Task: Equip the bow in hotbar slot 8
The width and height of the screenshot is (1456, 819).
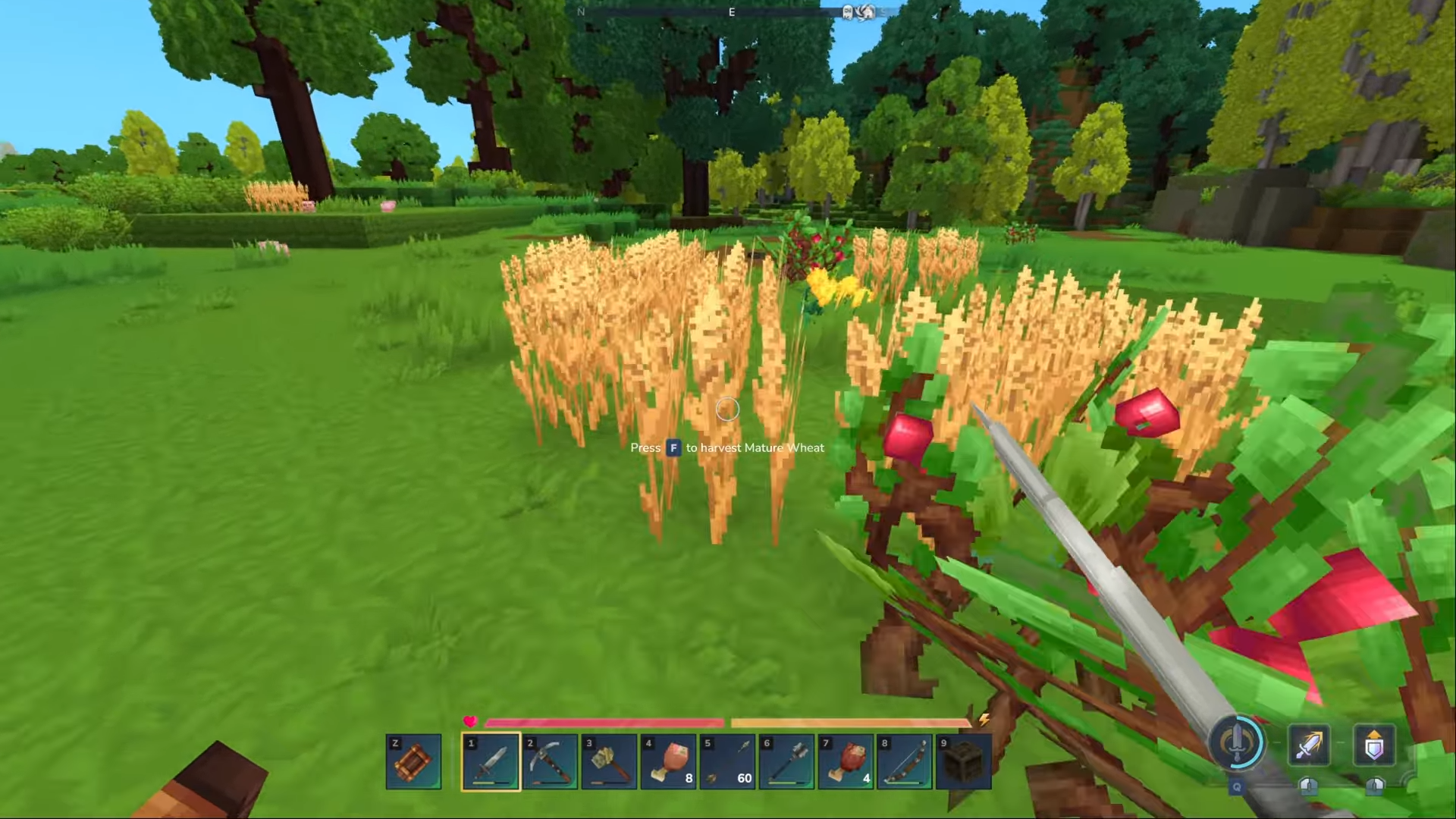Action: 905,761
